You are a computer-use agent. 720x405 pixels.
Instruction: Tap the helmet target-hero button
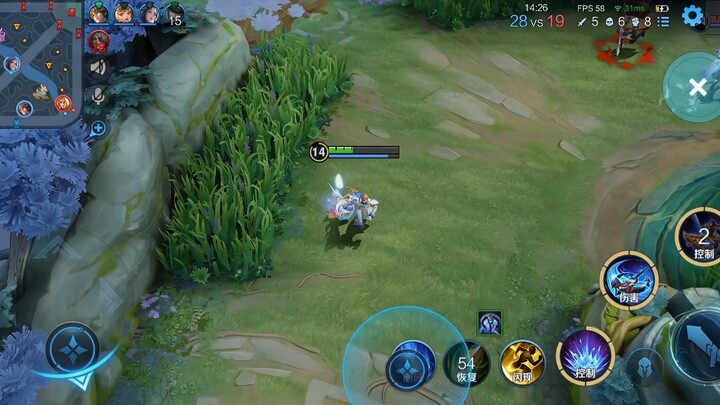pyautogui.click(x=644, y=366)
